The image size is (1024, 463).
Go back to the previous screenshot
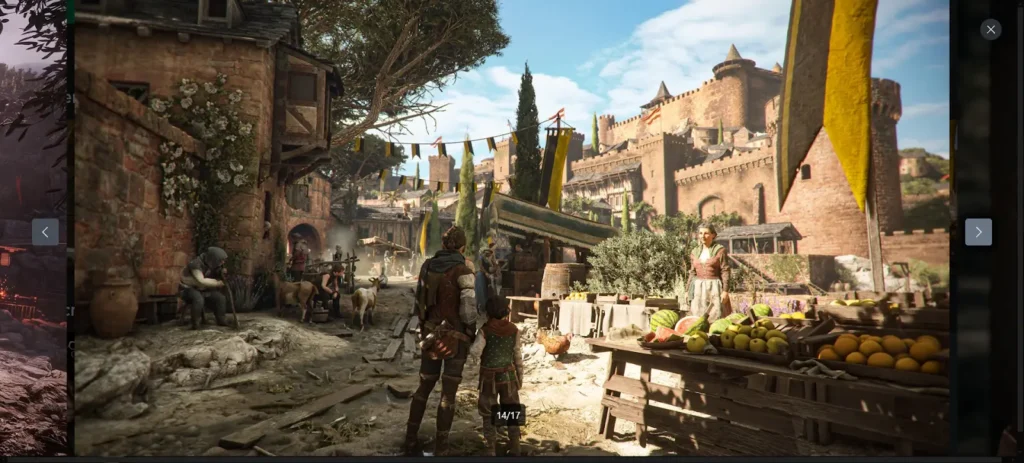[45, 232]
